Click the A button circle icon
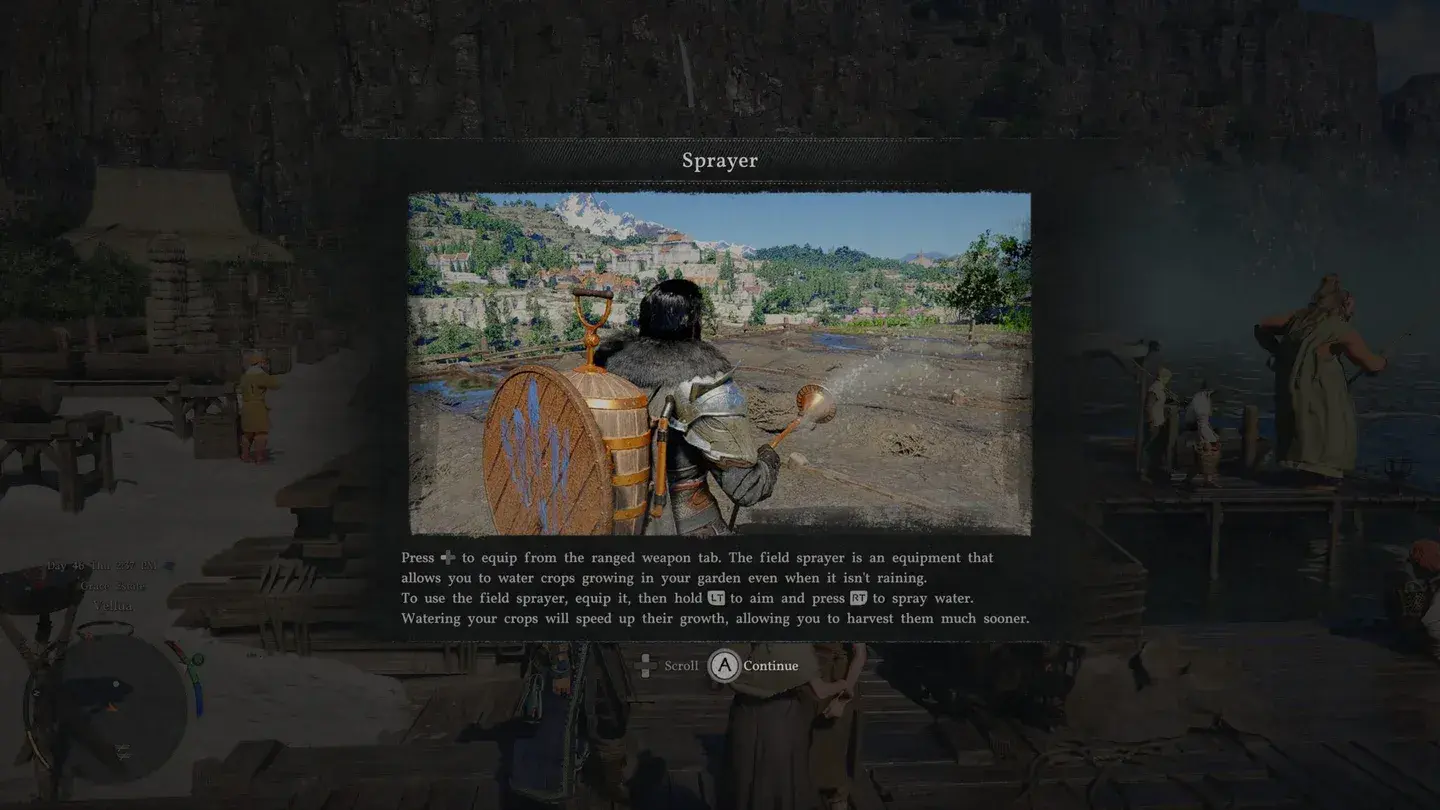The width and height of the screenshot is (1440, 810). [x=723, y=665]
